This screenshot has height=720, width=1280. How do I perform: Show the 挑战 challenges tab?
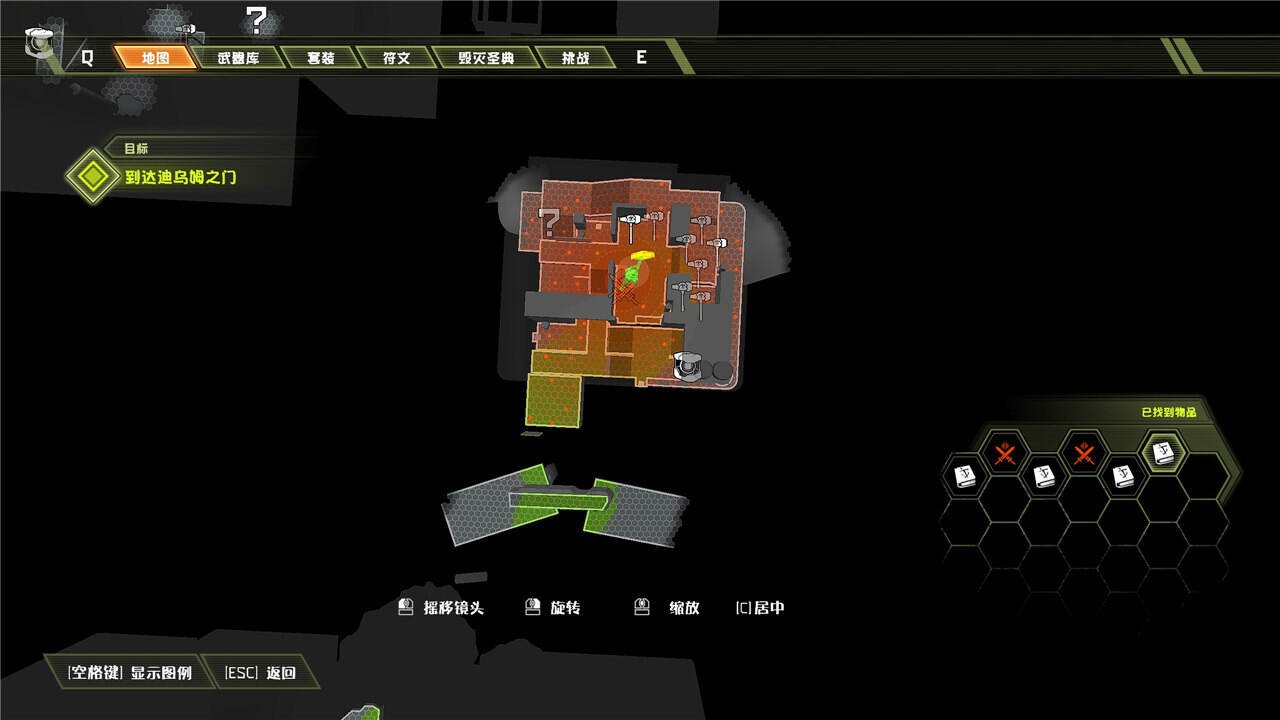[x=576, y=57]
